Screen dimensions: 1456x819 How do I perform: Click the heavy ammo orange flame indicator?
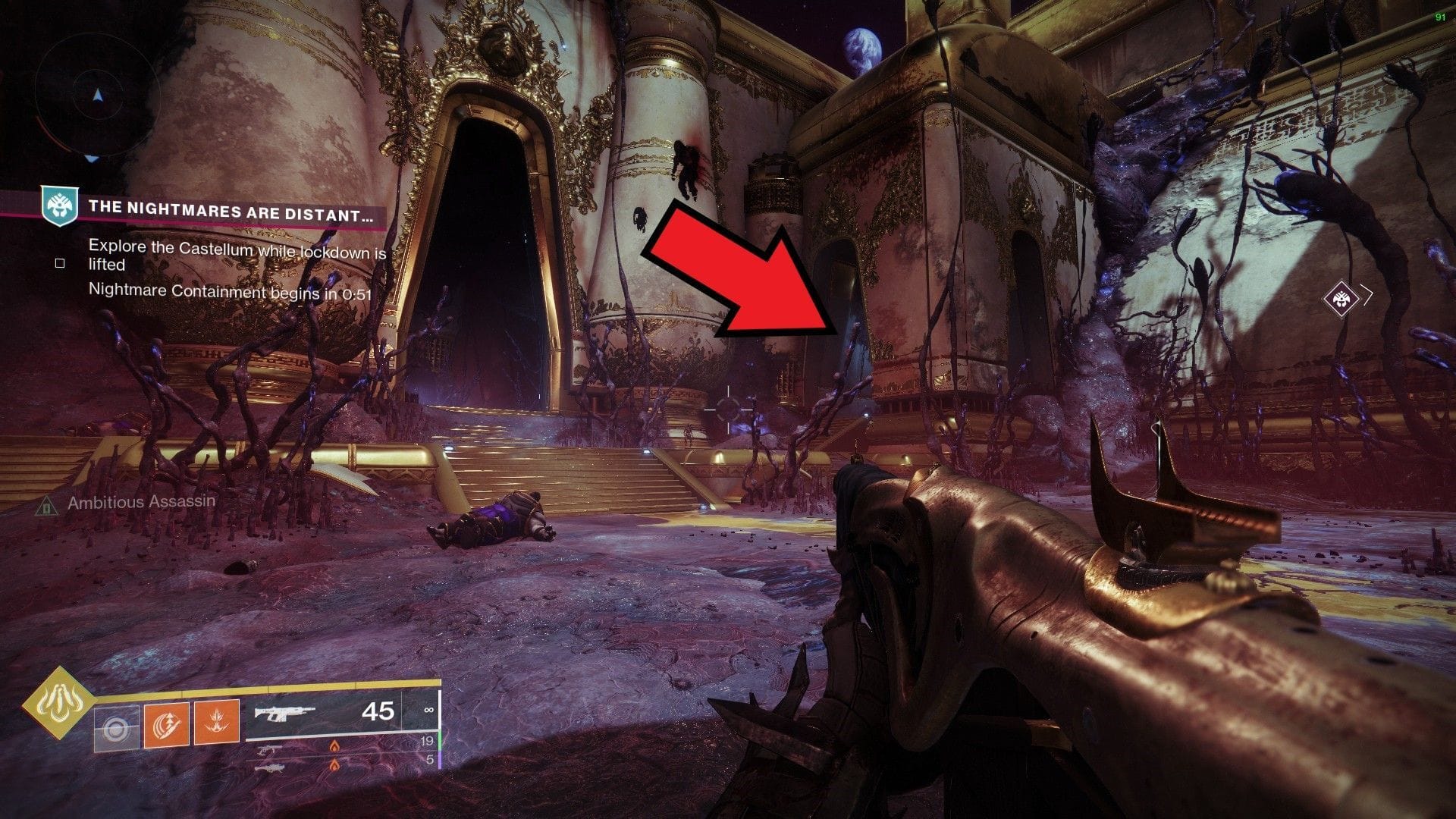point(334,767)
